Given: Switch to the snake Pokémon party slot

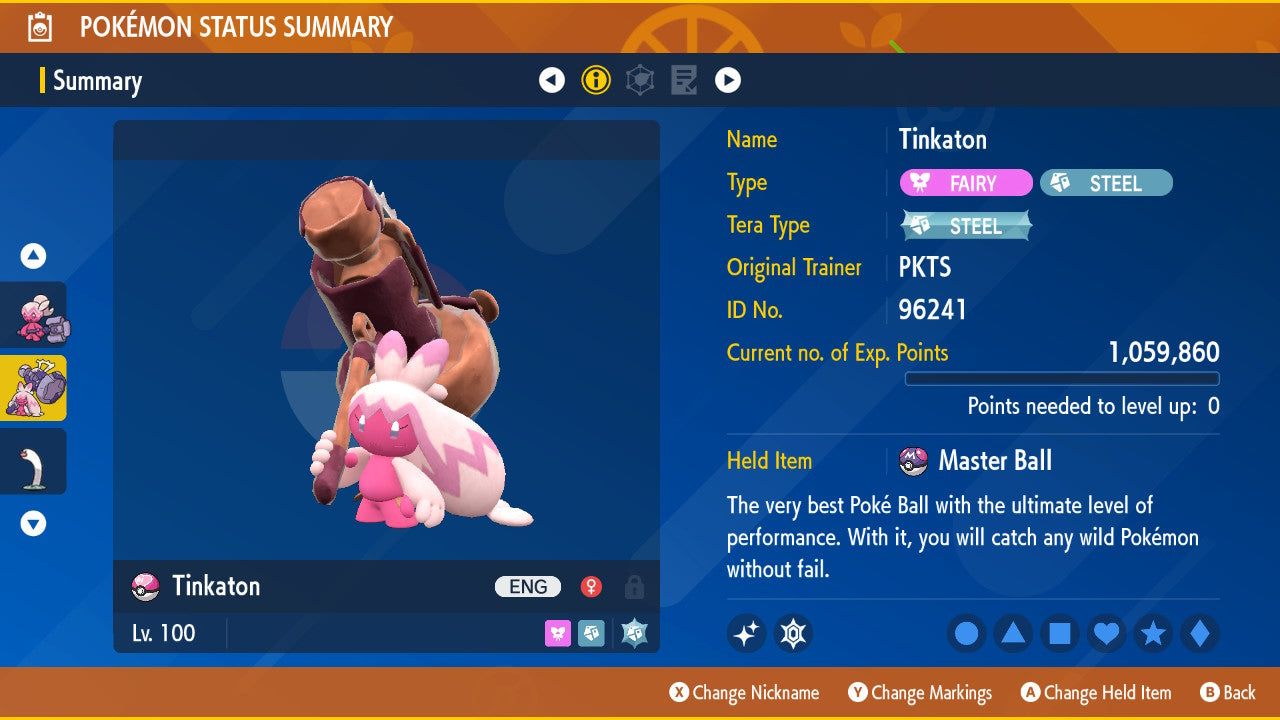Looking at the screenshot, I should pos(33,461).
